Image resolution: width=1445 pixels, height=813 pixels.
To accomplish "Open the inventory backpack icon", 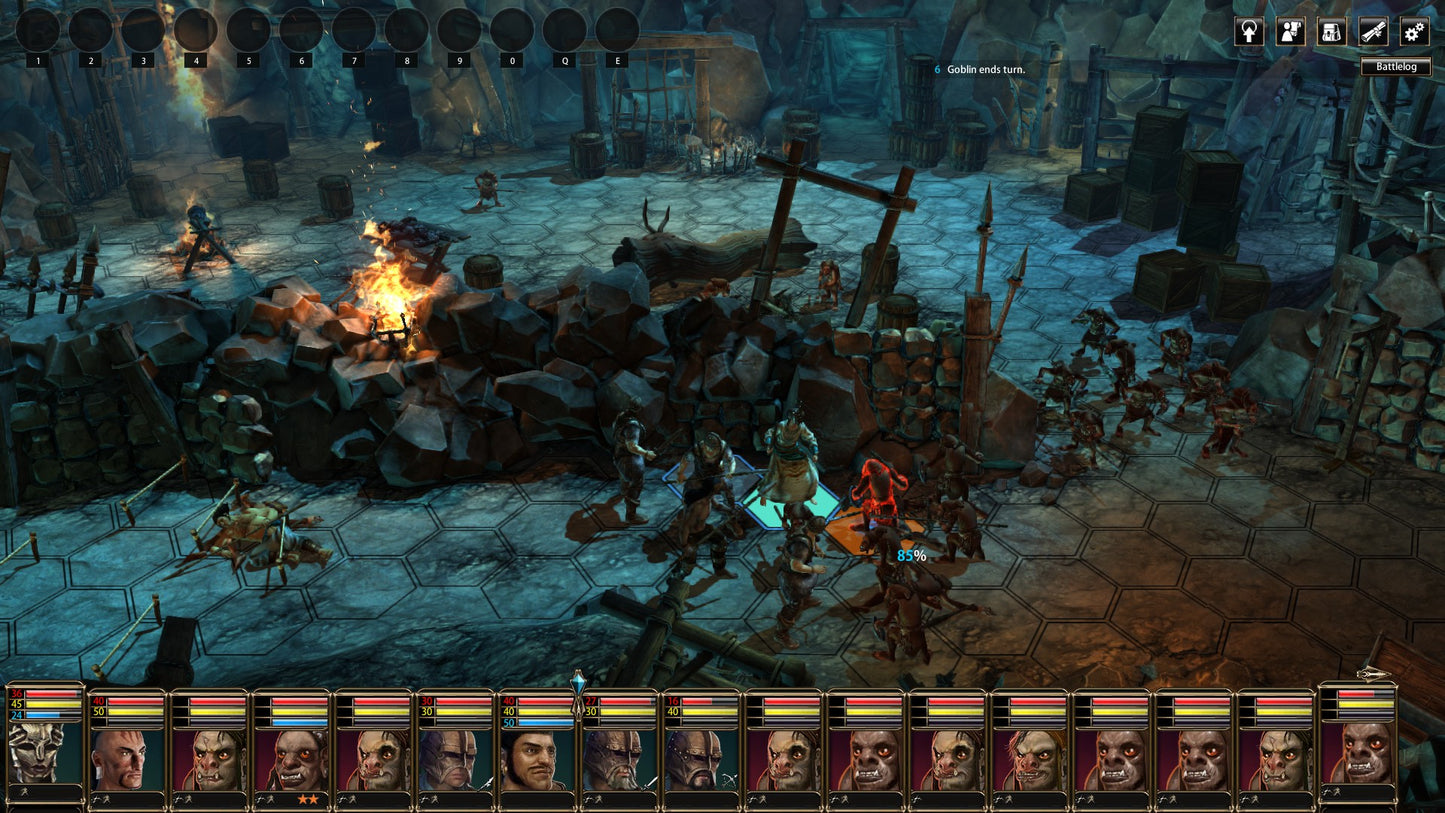I will click(1332, 32).
